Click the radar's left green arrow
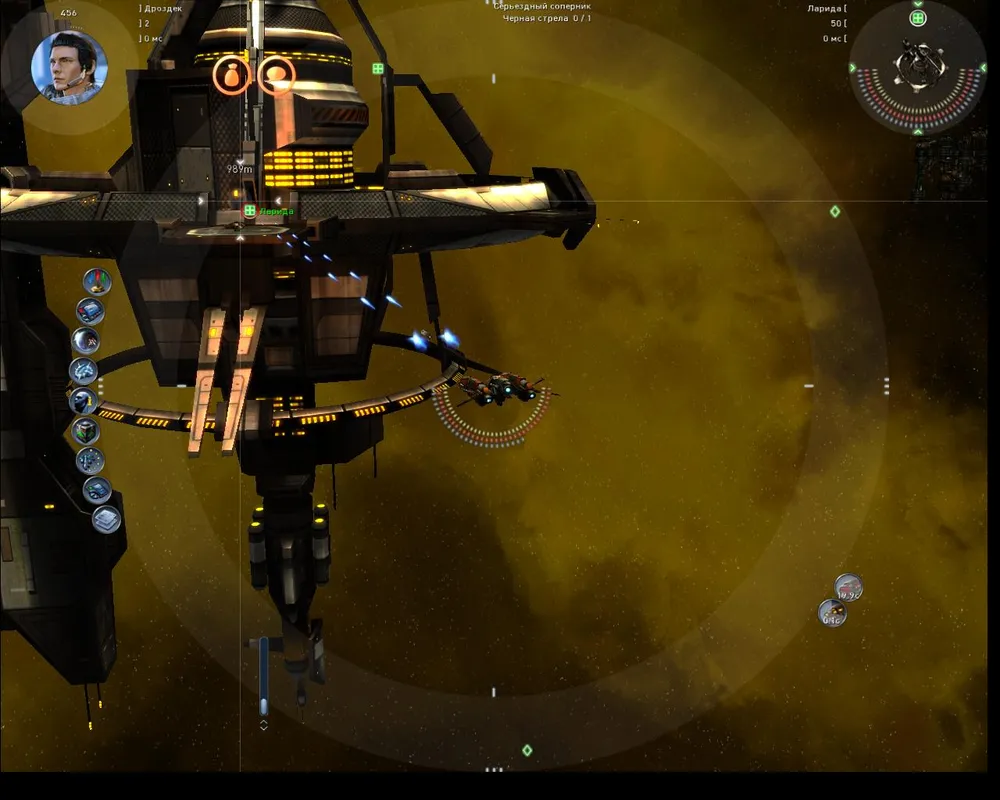Image resolution: width=1000 pixels, height=800 pixels. 853,68
